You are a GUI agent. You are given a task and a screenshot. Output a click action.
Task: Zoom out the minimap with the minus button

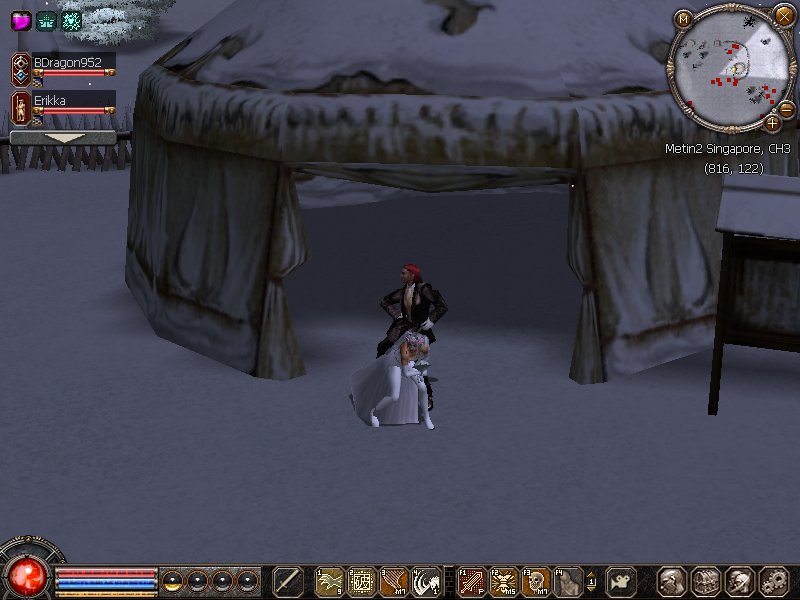point(786,109)
